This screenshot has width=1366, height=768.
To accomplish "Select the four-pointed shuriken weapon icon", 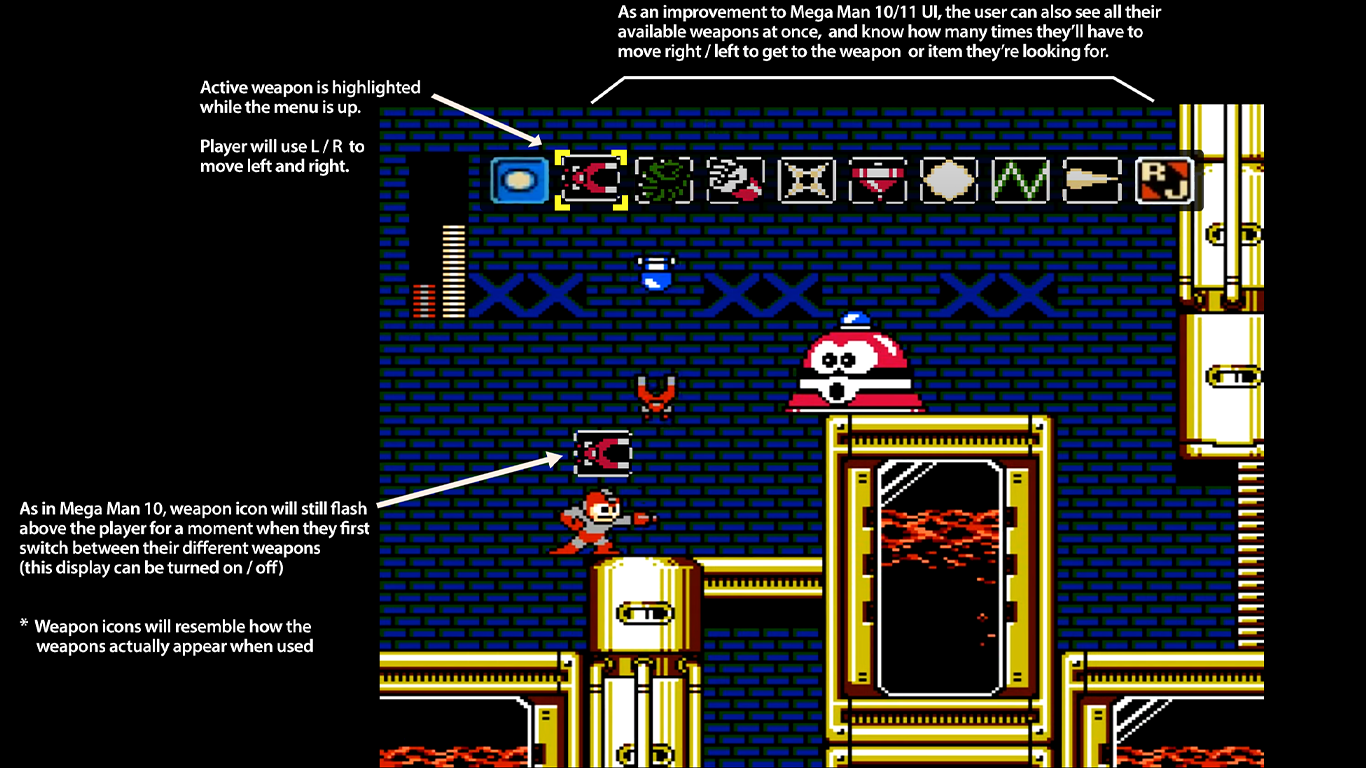I will (x=807, y=181).
